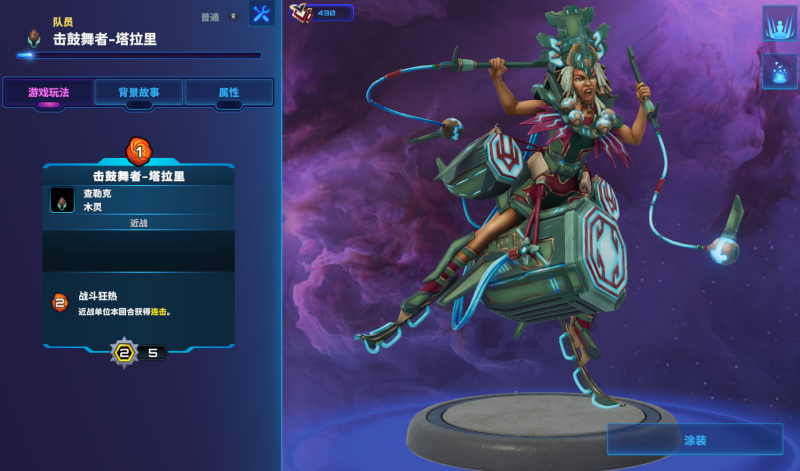Switch to the 游戏玩法 tab
800x471 pixels.
[x=48, y=92]
